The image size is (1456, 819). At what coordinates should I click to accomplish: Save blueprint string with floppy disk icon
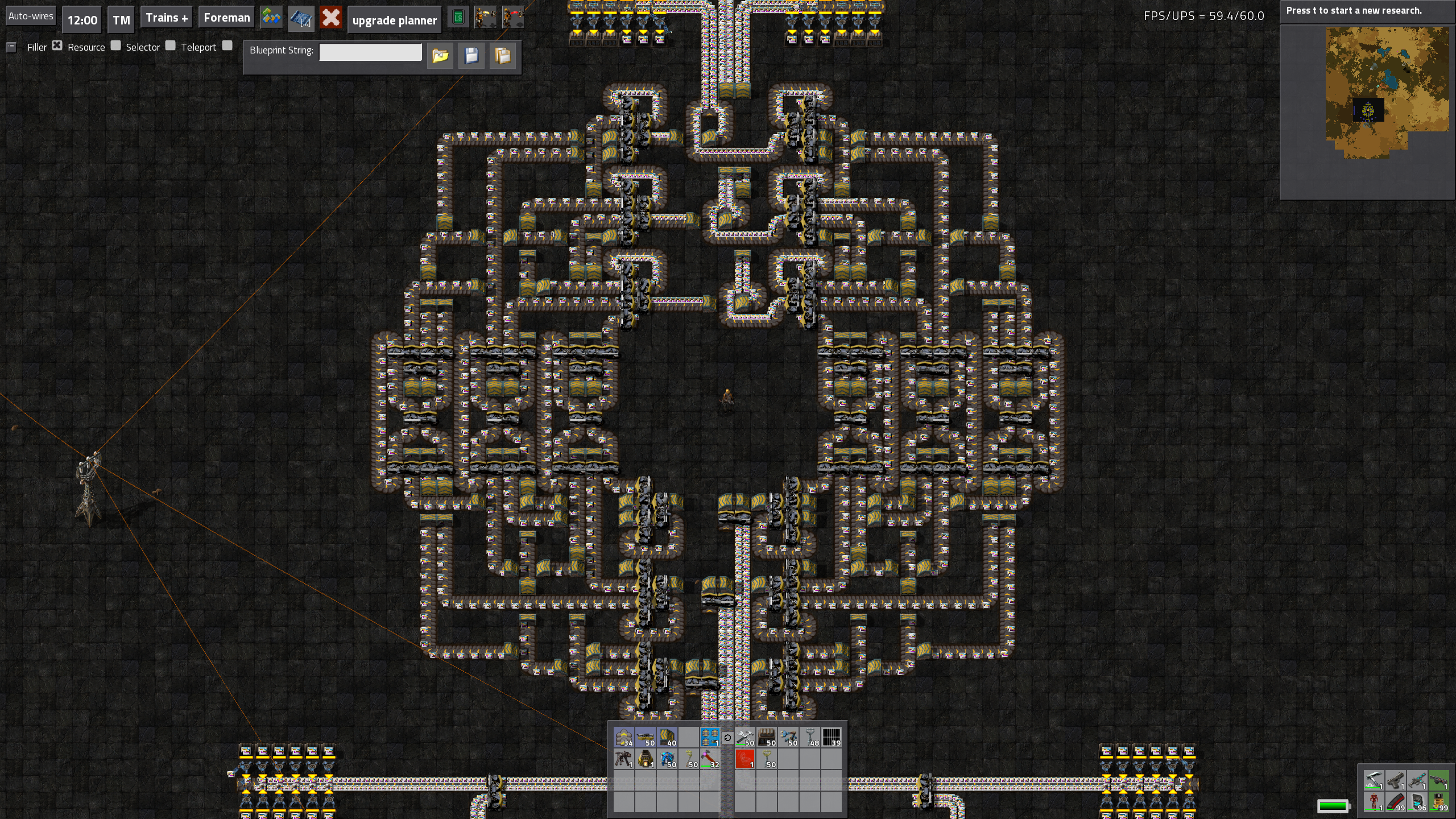471,56
